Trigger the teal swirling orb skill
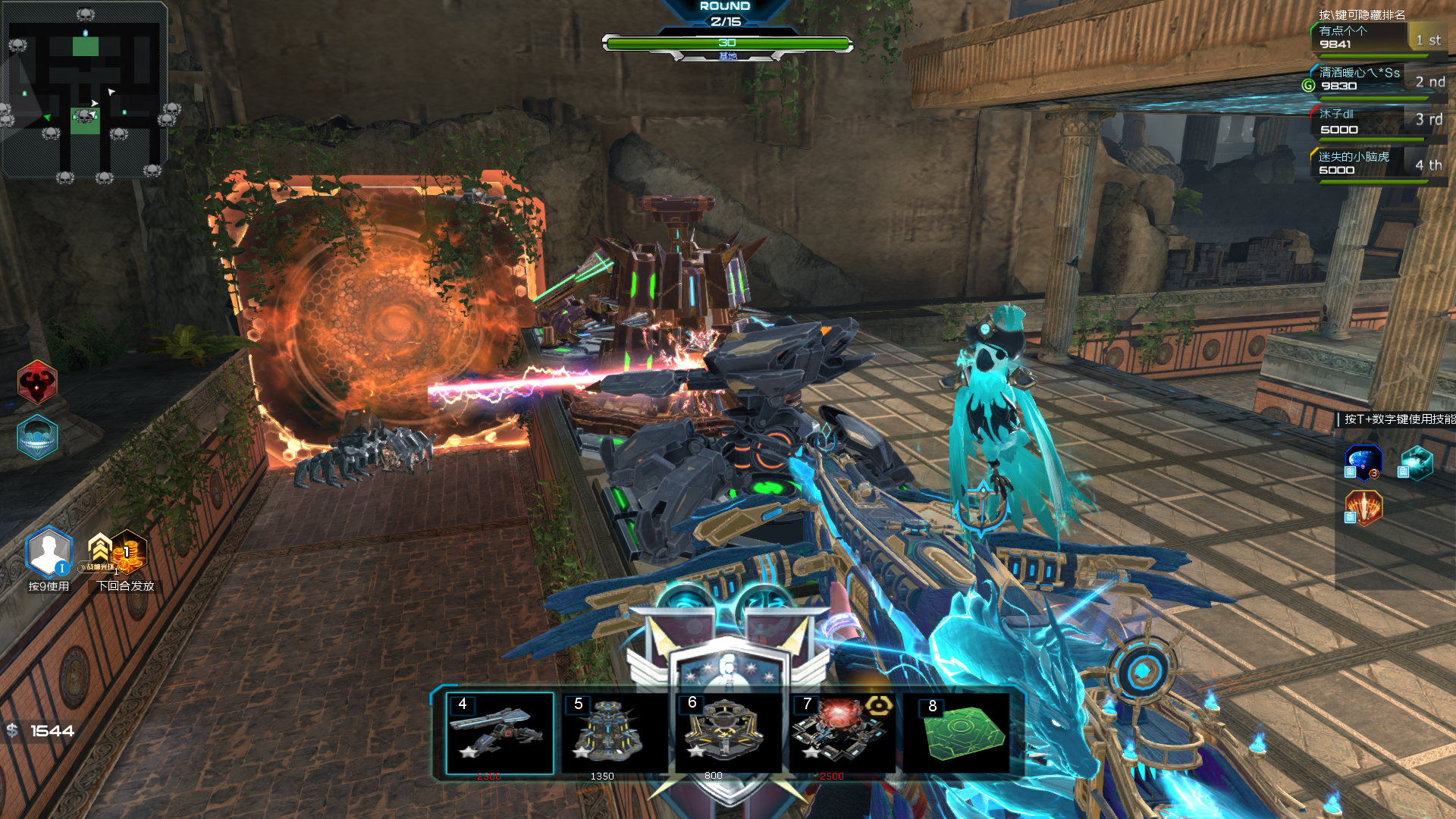The width and height of the screenshot is (1456, 819). tap(1415, 462)
